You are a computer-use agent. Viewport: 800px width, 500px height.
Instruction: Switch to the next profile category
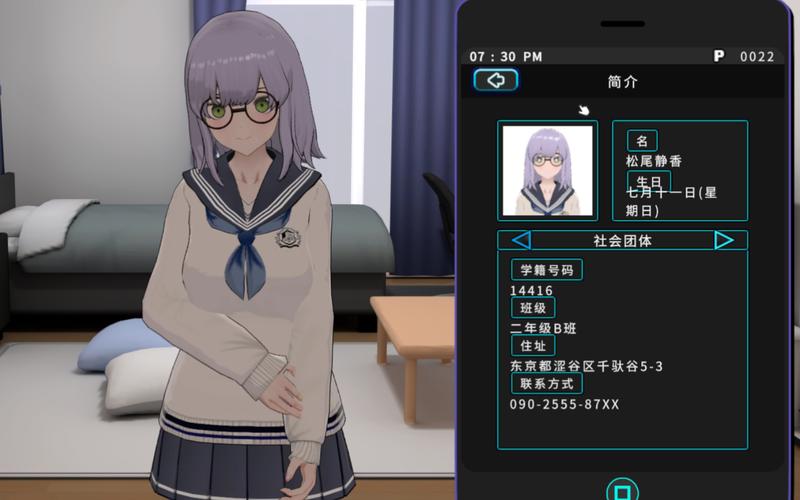tap(724, 240)
